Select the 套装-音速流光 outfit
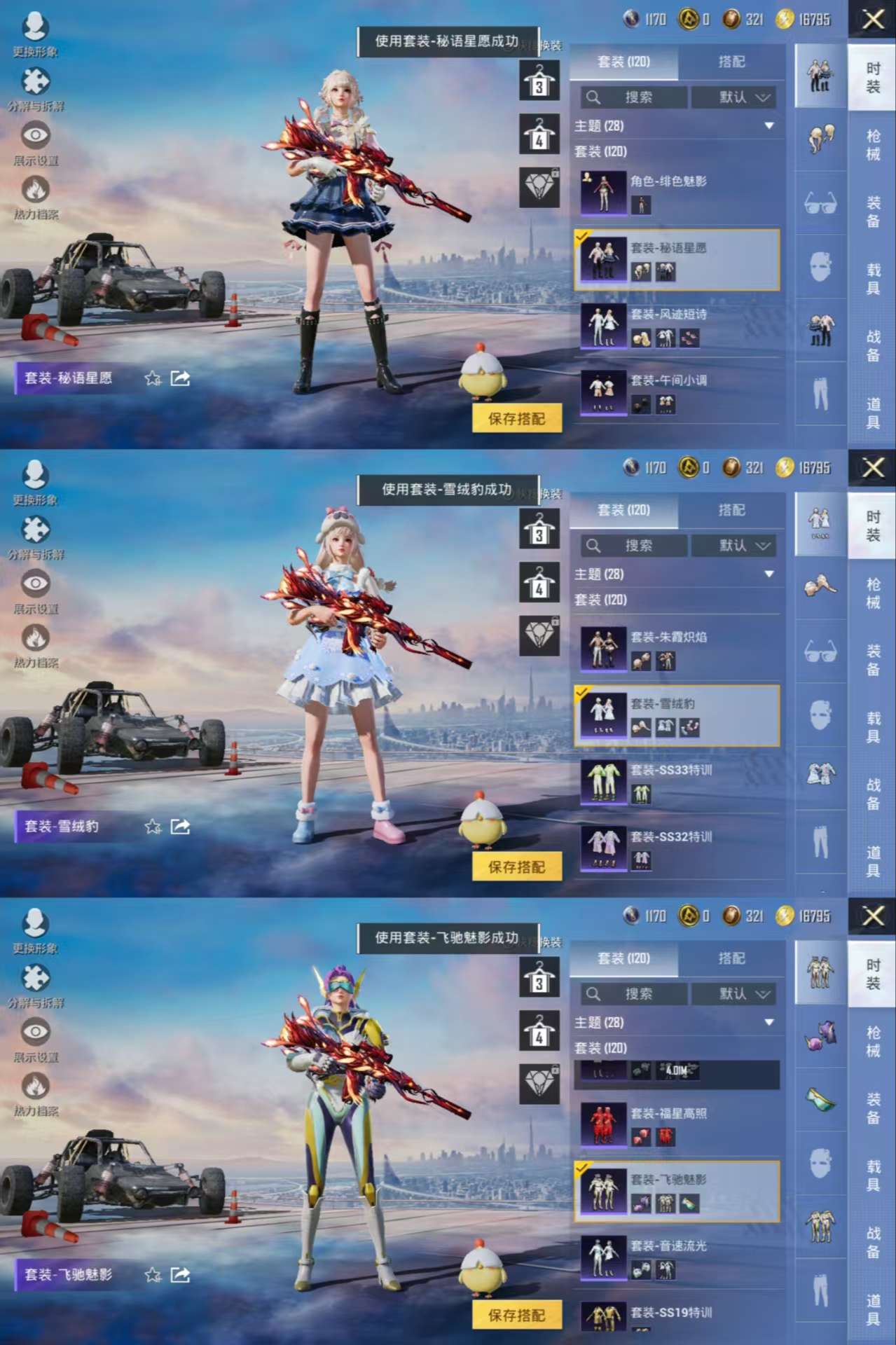 677,1258
